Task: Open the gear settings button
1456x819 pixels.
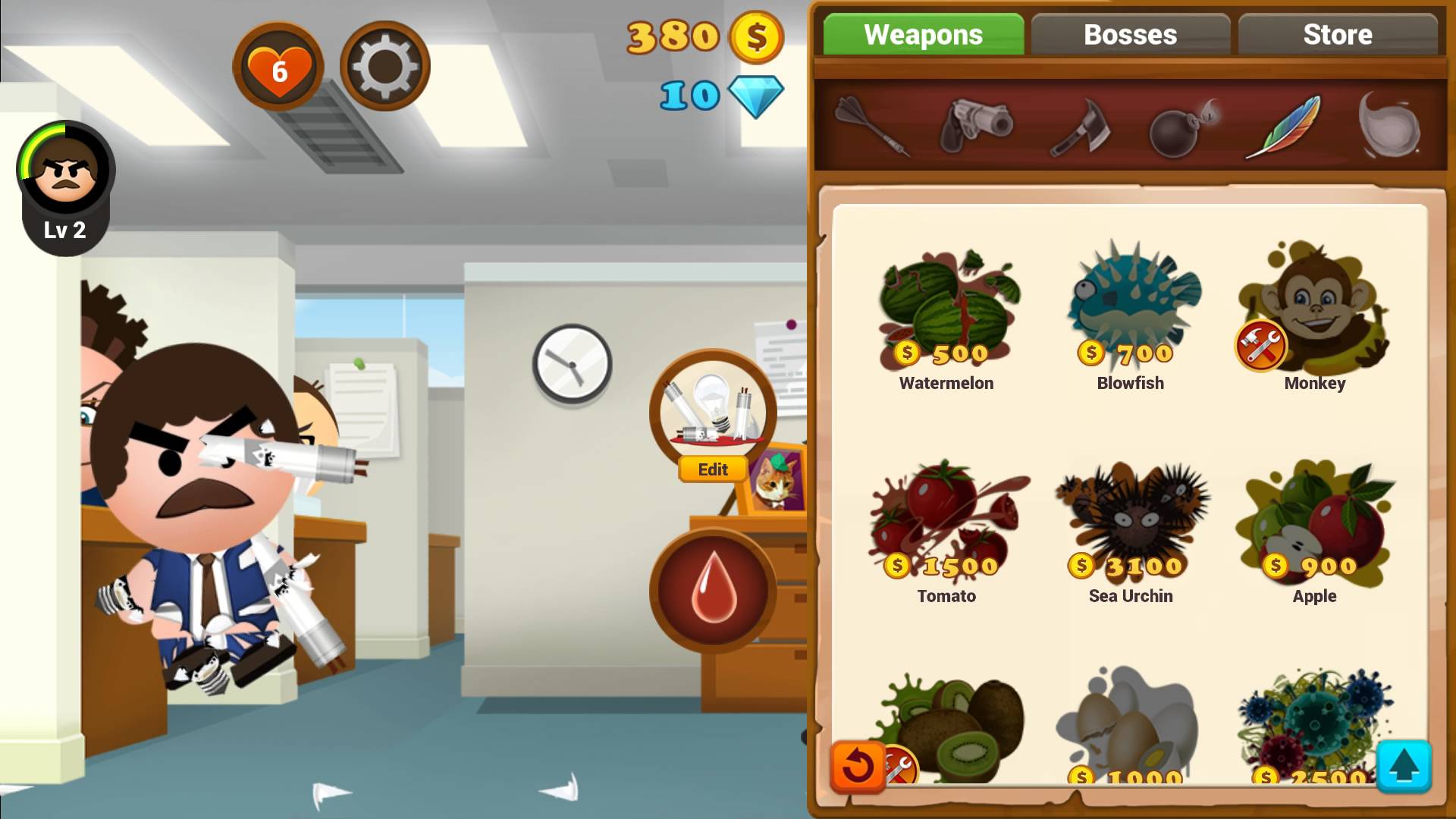Action: coord(384,67)
